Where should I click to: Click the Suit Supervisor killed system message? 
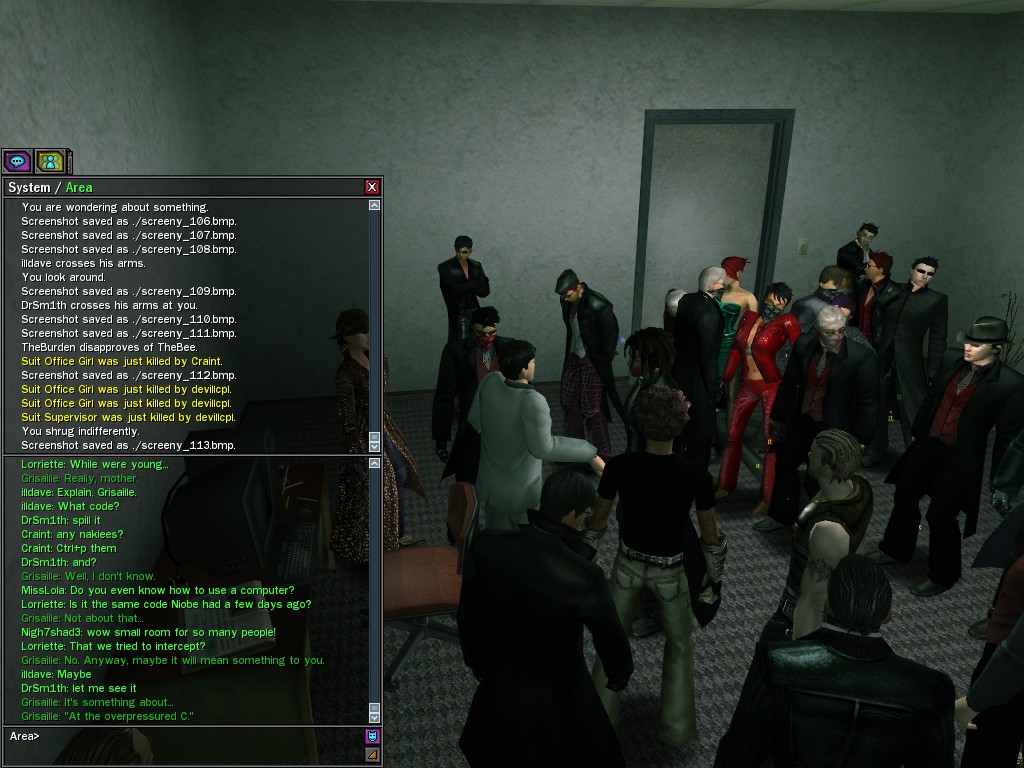click(128, 417)
